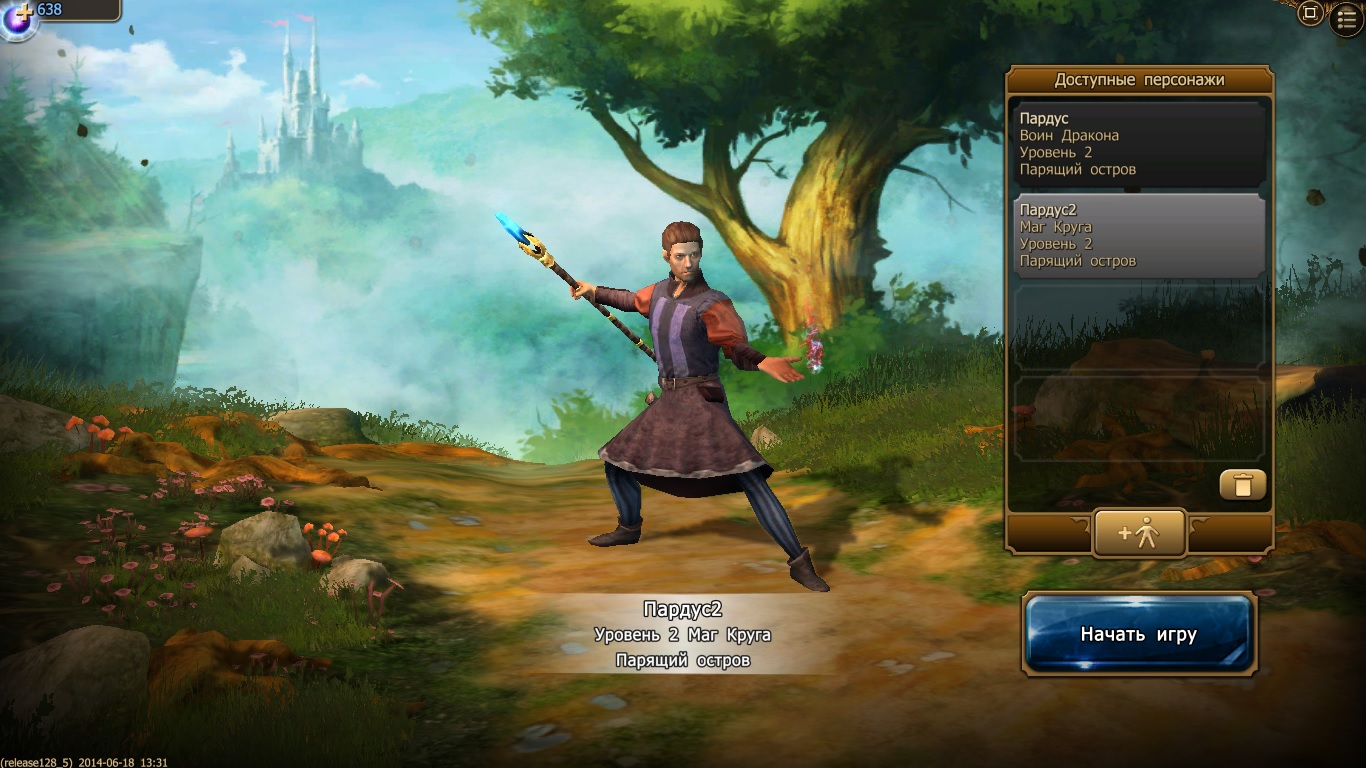1366x768 pixels.
Task: Click the Начать игру button
Action: [1139, 634]
